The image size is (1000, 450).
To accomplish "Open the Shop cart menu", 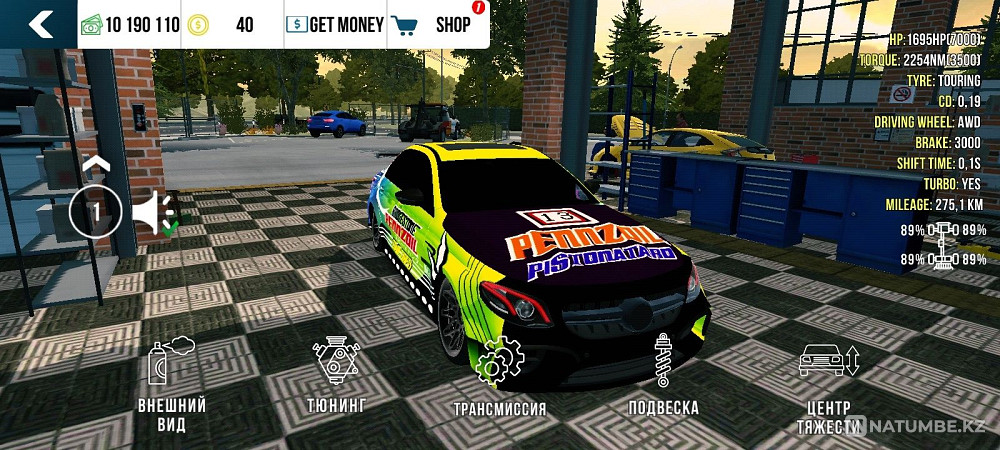I will (x=432, y=25).
